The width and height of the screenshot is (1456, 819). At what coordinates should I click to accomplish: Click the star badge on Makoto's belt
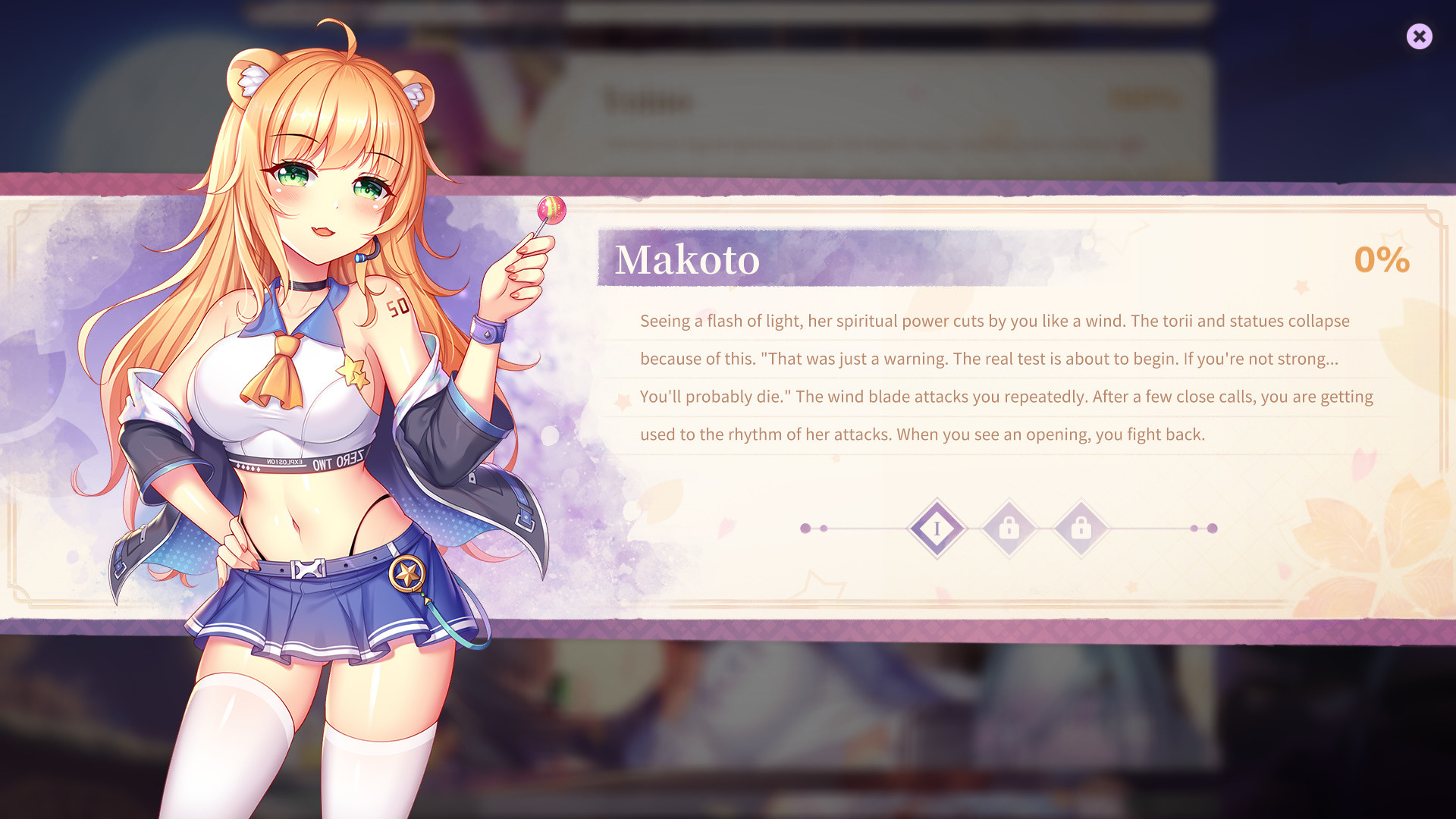406,573
